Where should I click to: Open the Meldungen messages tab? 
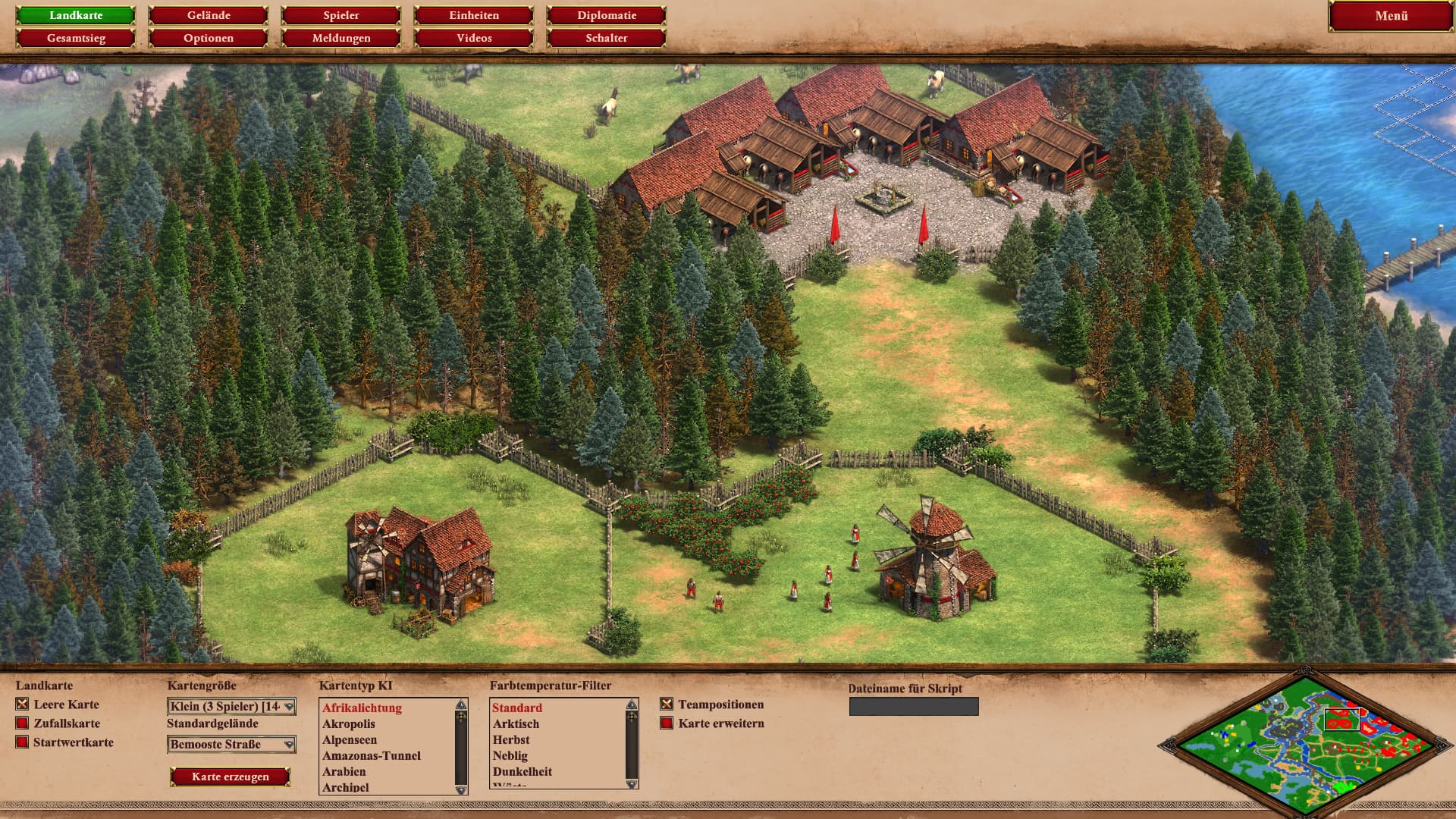(x=341, y=38)
